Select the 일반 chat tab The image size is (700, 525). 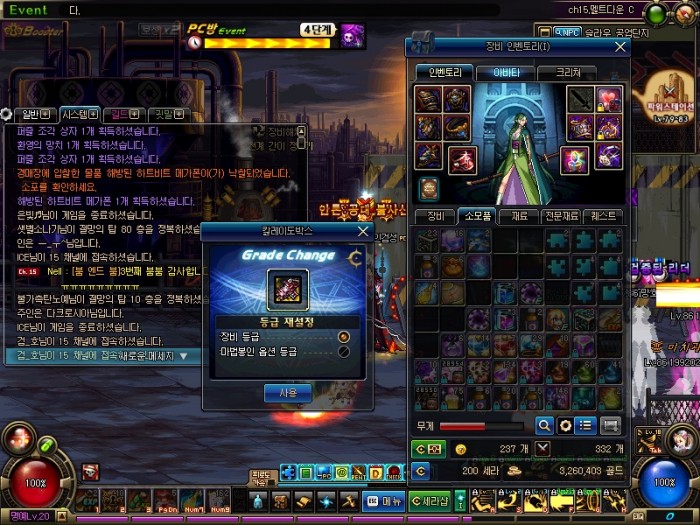click(x=32, y=114)
